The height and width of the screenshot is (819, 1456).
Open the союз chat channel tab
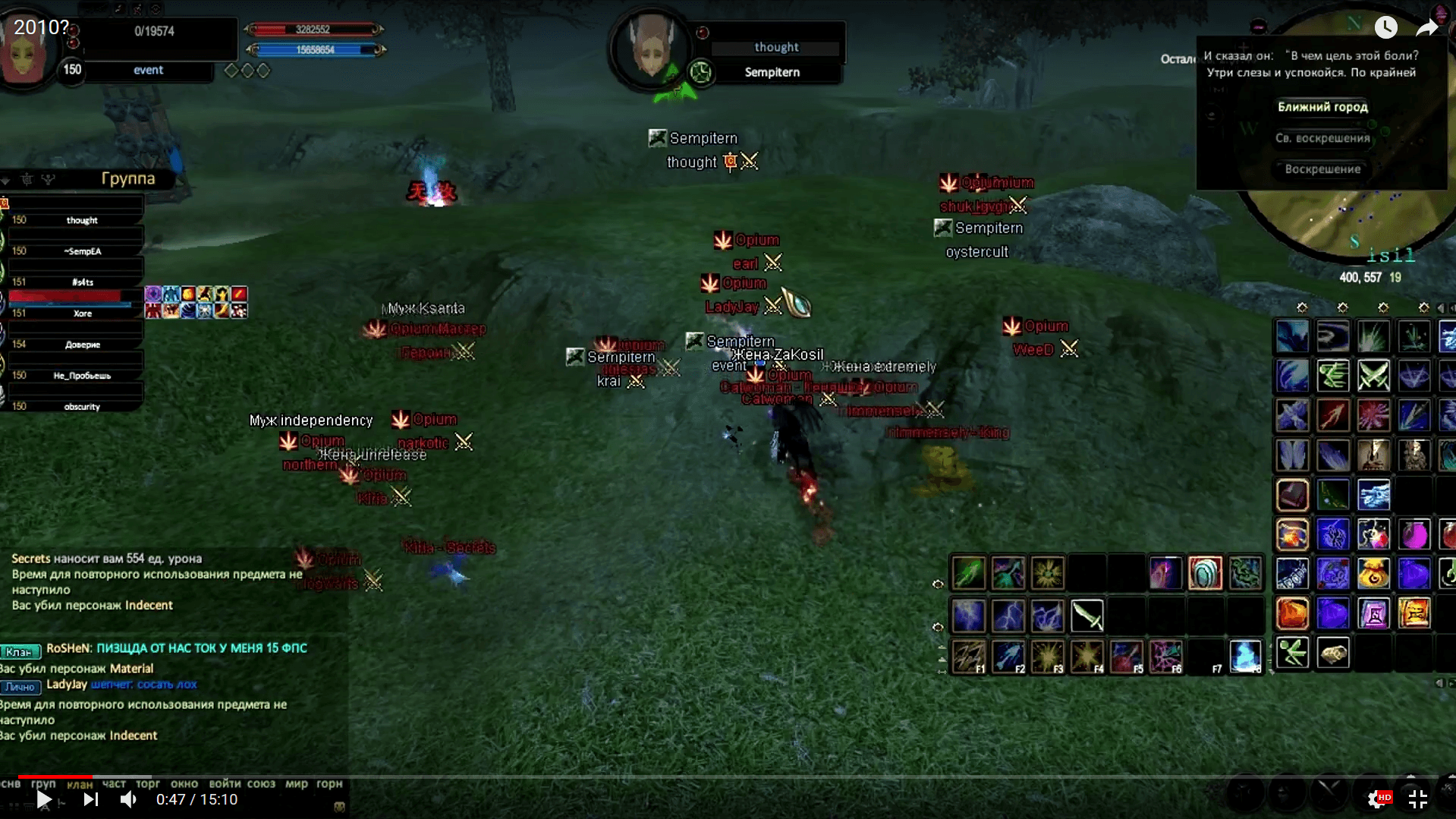[x=261, y=783]
